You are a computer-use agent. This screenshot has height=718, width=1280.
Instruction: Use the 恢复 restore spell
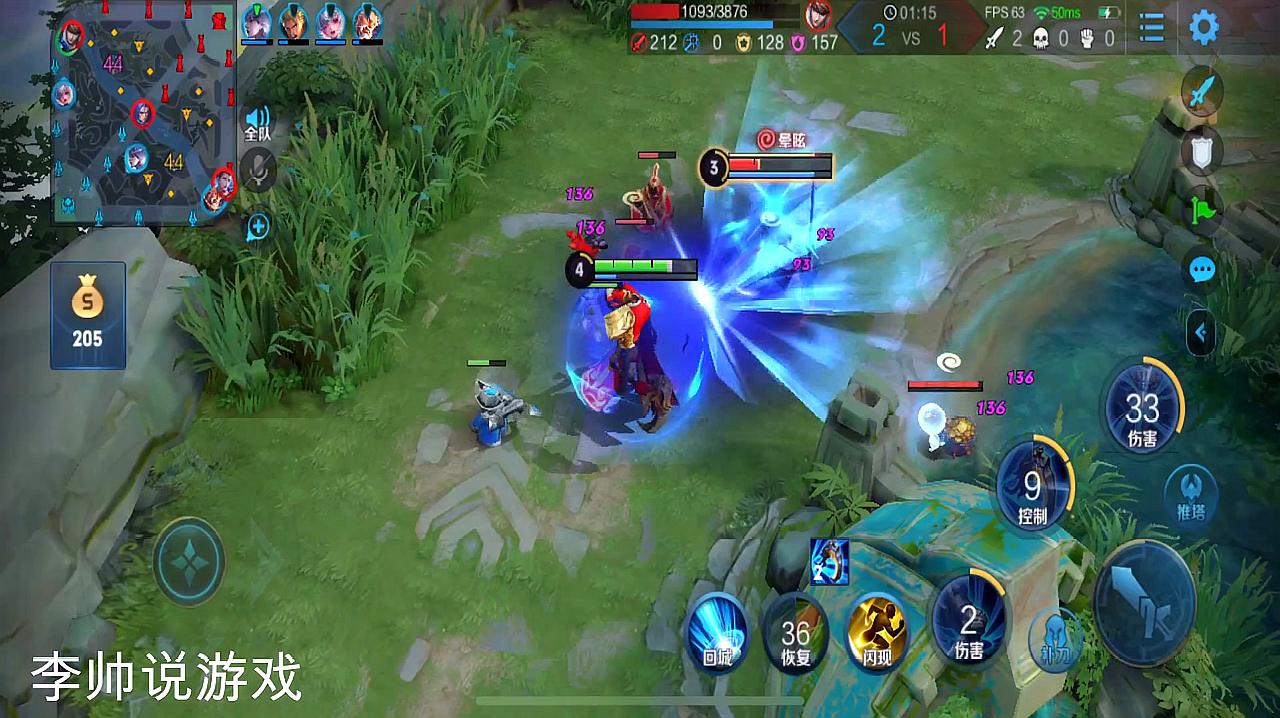796,632
